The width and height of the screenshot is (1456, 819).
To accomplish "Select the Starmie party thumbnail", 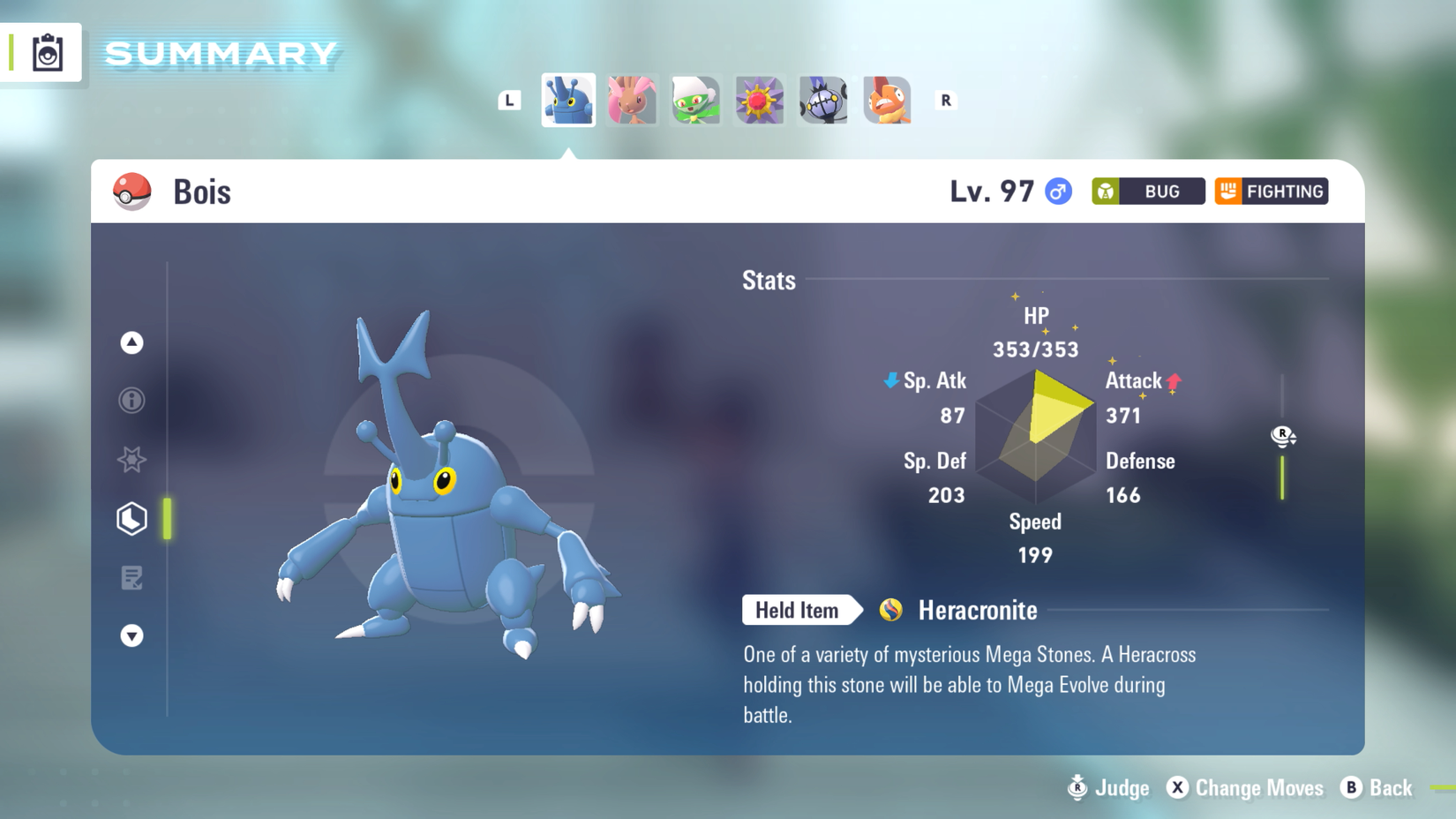I will (x=759, y=101).
